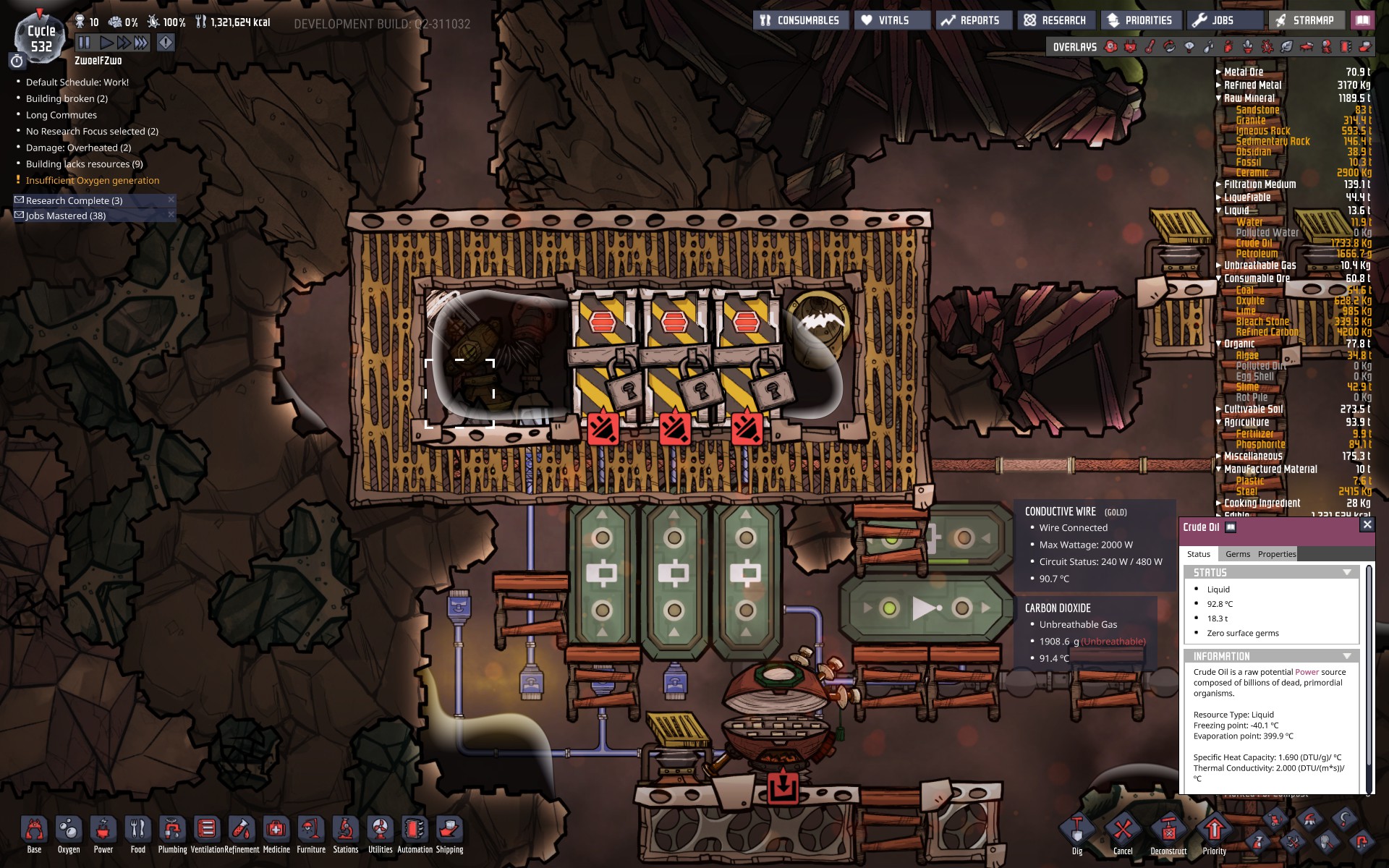Open the Priorities panel
Screen dimensions: 1389x868
(x=1139, y=20)
